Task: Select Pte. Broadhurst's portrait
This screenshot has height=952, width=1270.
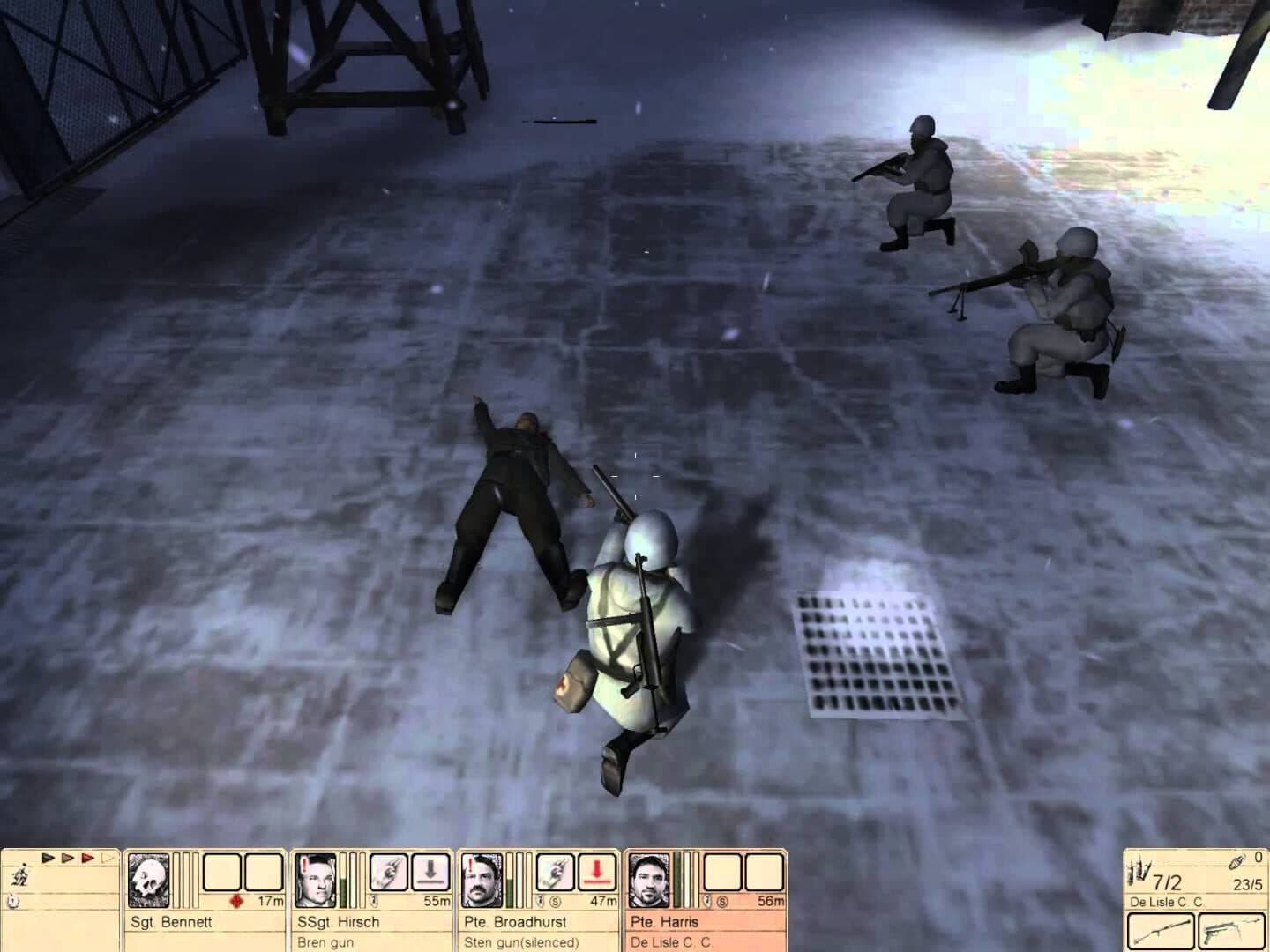Action: [482, 881]
